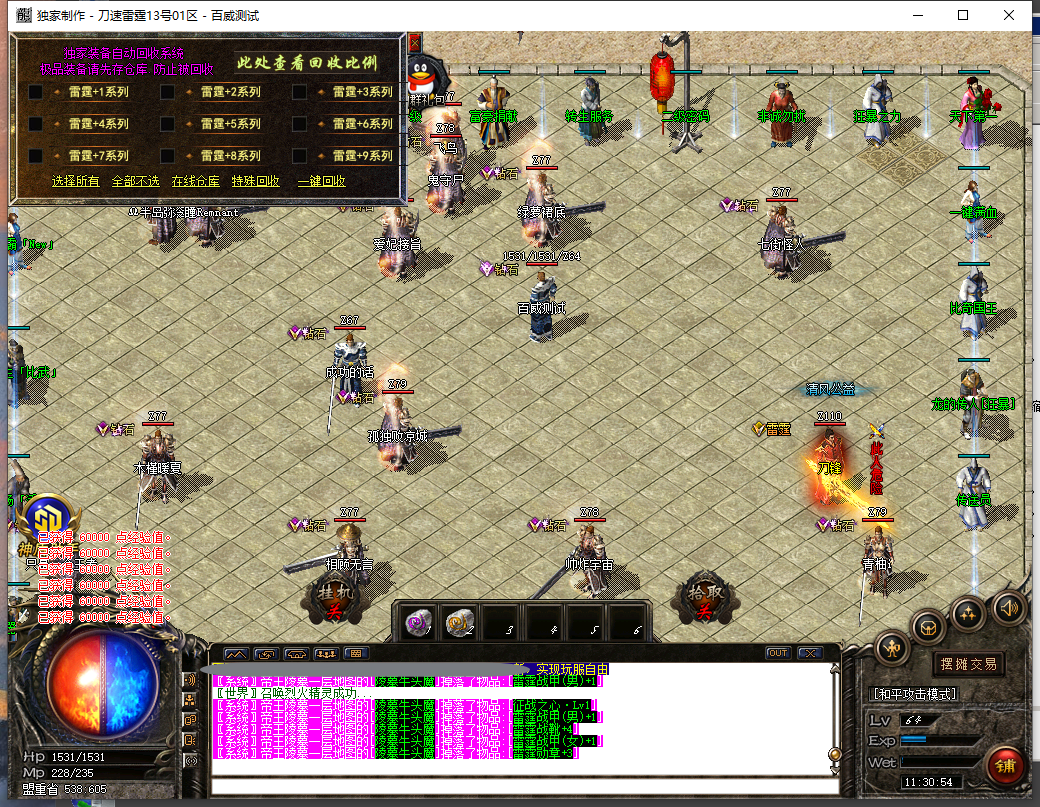
Task: Click 选择所有 to select all series
Action: (76, 181)
